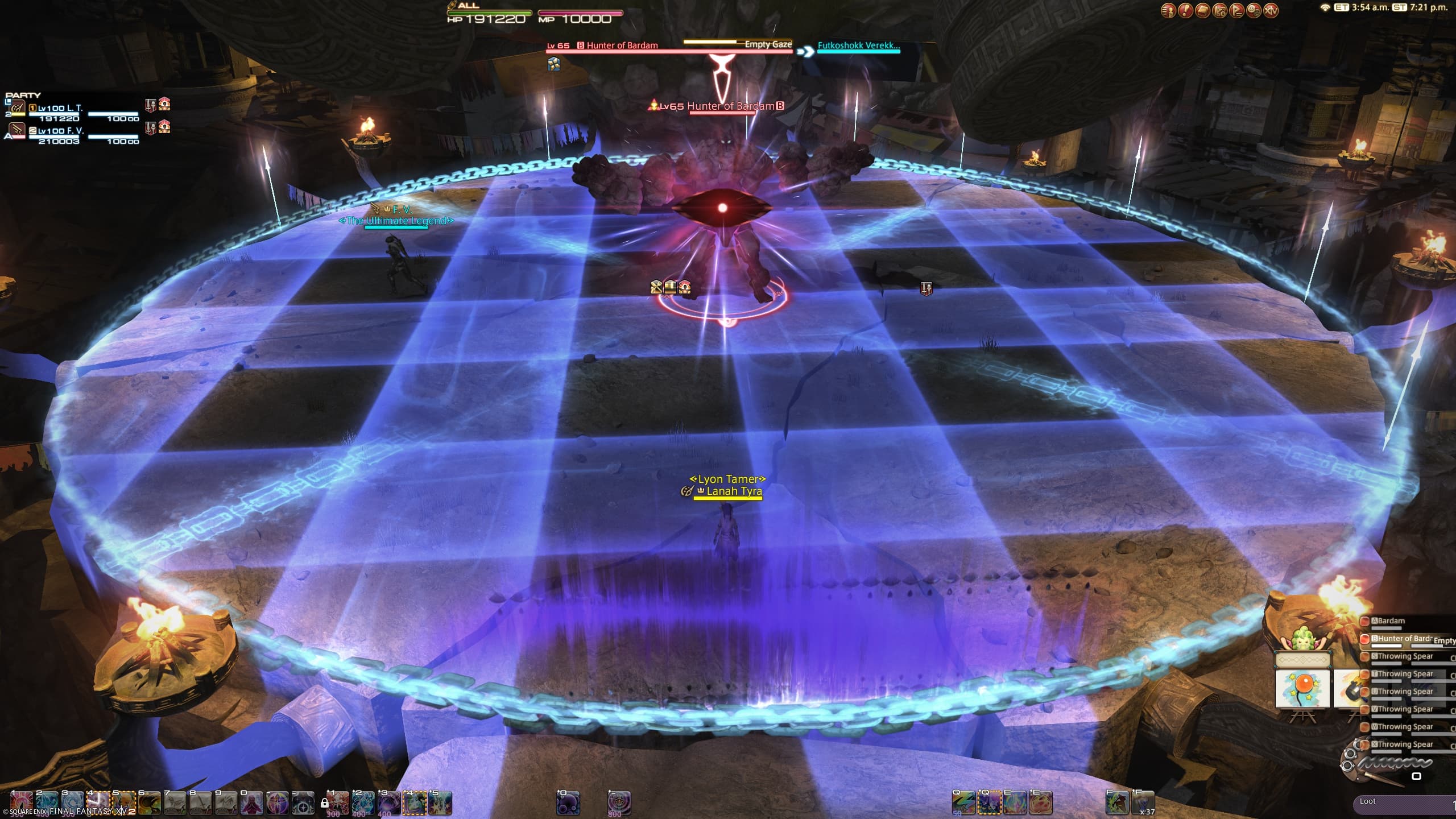Use the potion item with x37 count
Image resolution: width=1456 pixels, height=819 pixels.
[1142, 803]
